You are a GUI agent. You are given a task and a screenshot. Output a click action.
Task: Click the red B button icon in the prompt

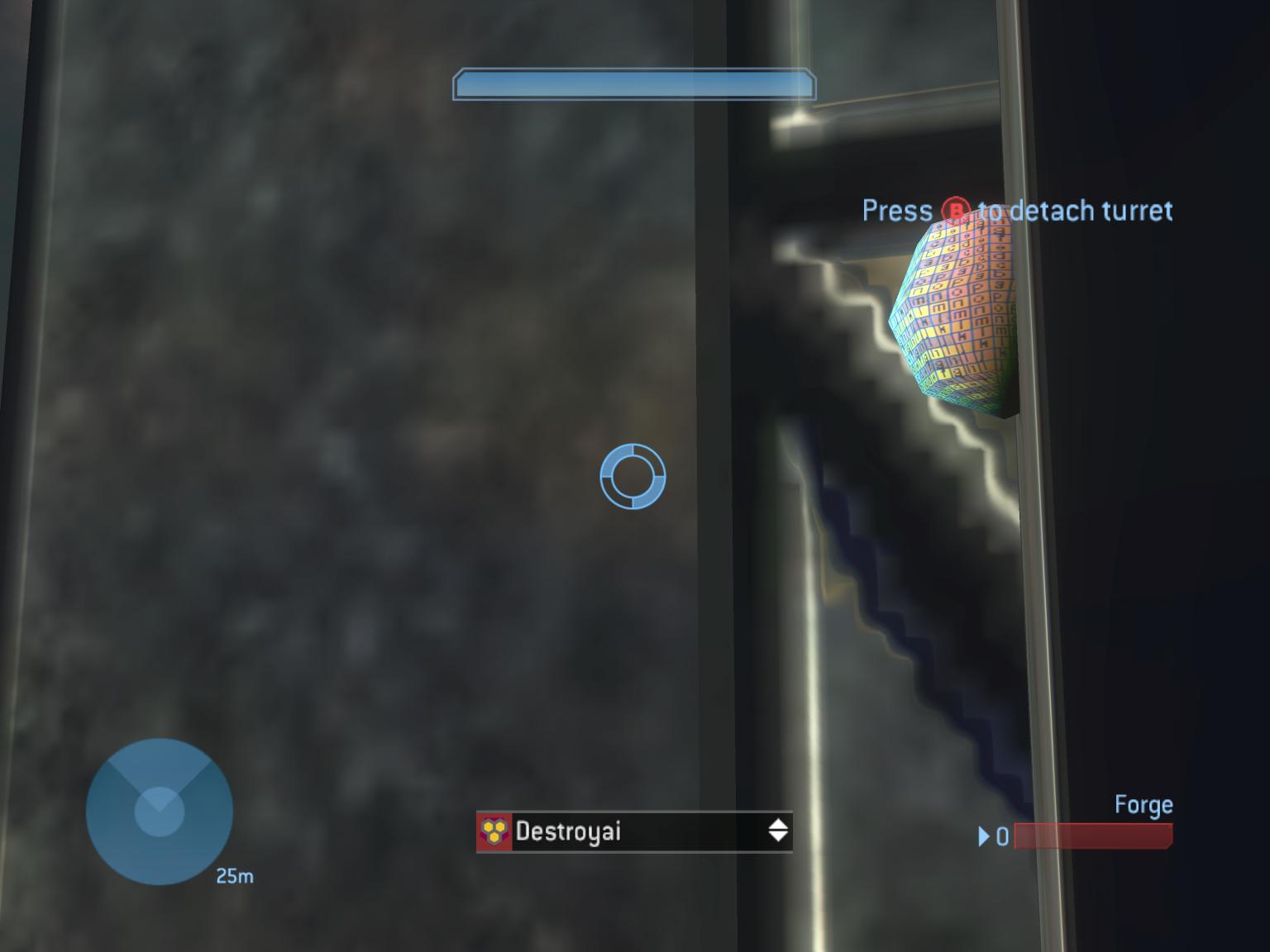pos(955,212)
